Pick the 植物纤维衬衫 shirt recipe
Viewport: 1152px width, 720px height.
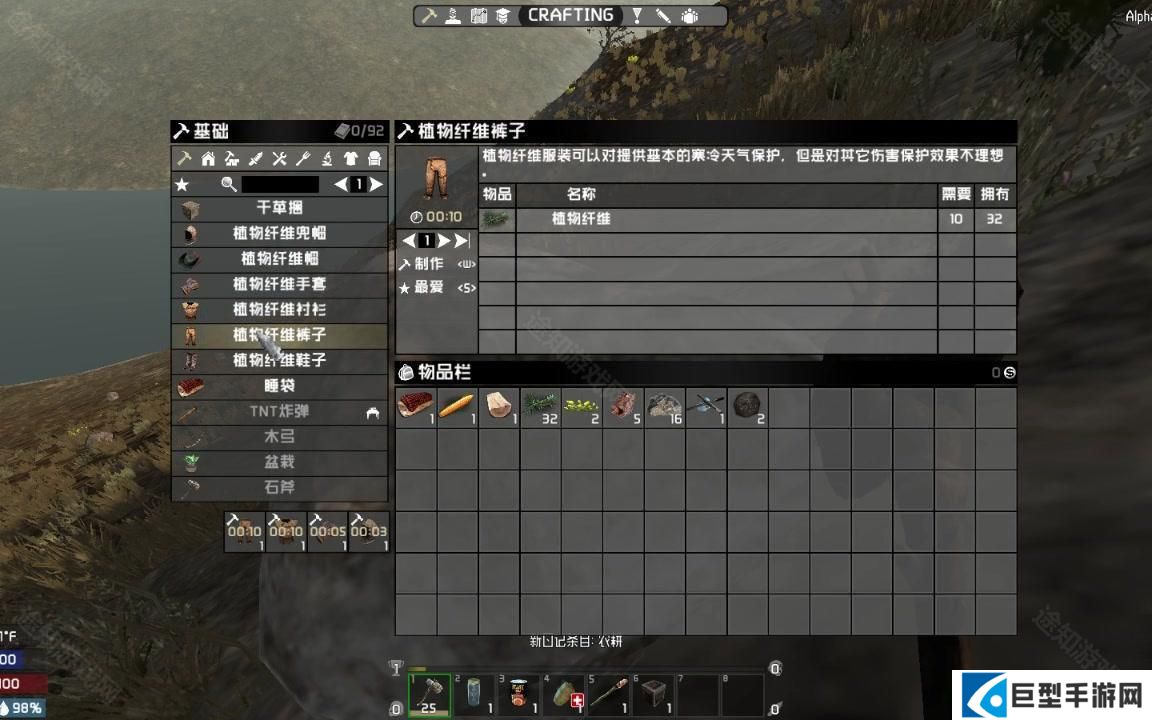pyautogui.click(x=279, y=310)
